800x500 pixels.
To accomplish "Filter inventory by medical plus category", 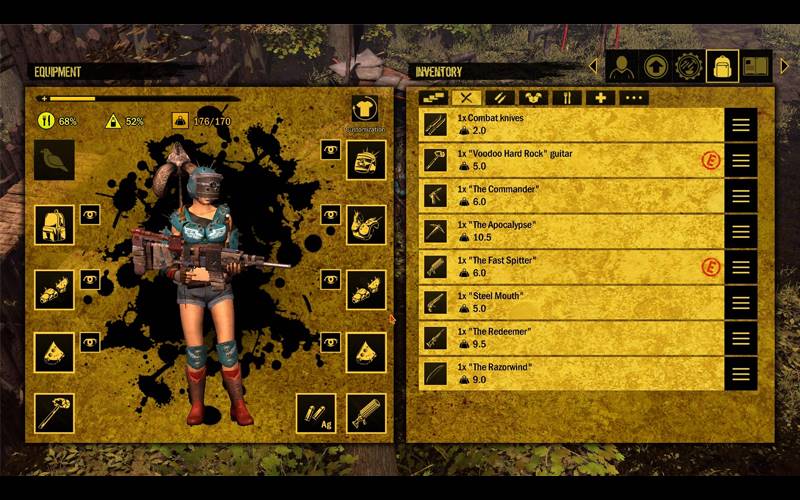I will click(600, 98).
